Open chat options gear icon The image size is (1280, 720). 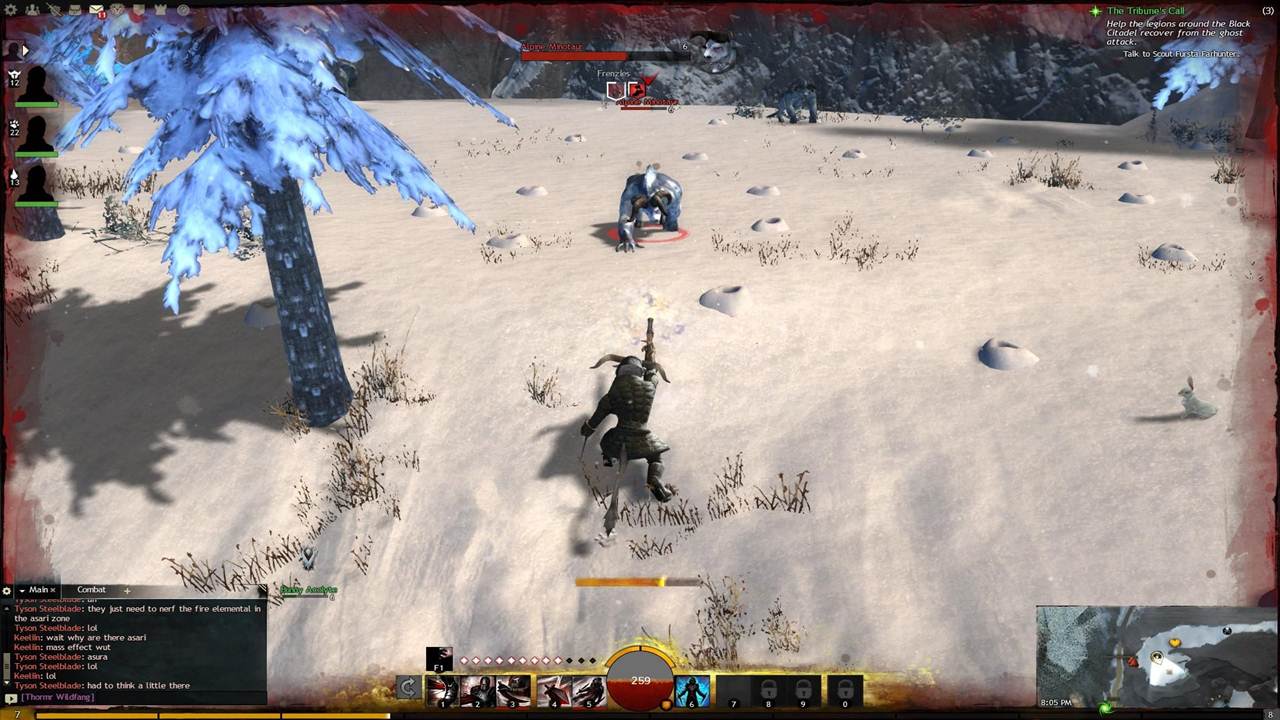tap(7, 591)
